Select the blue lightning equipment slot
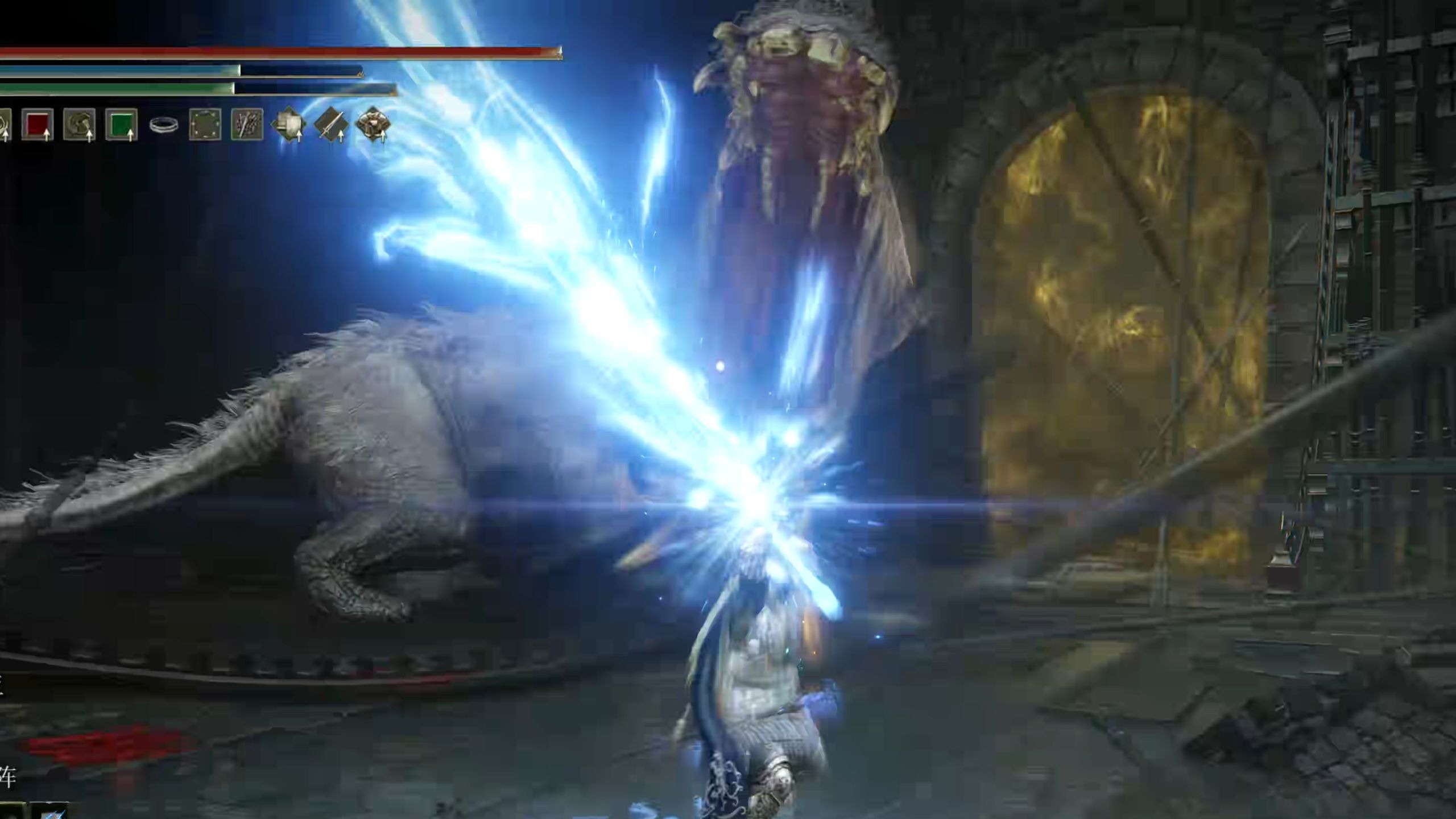This screenshot has height=819, width=1456. pyautogui.click(x=51, y=812)
